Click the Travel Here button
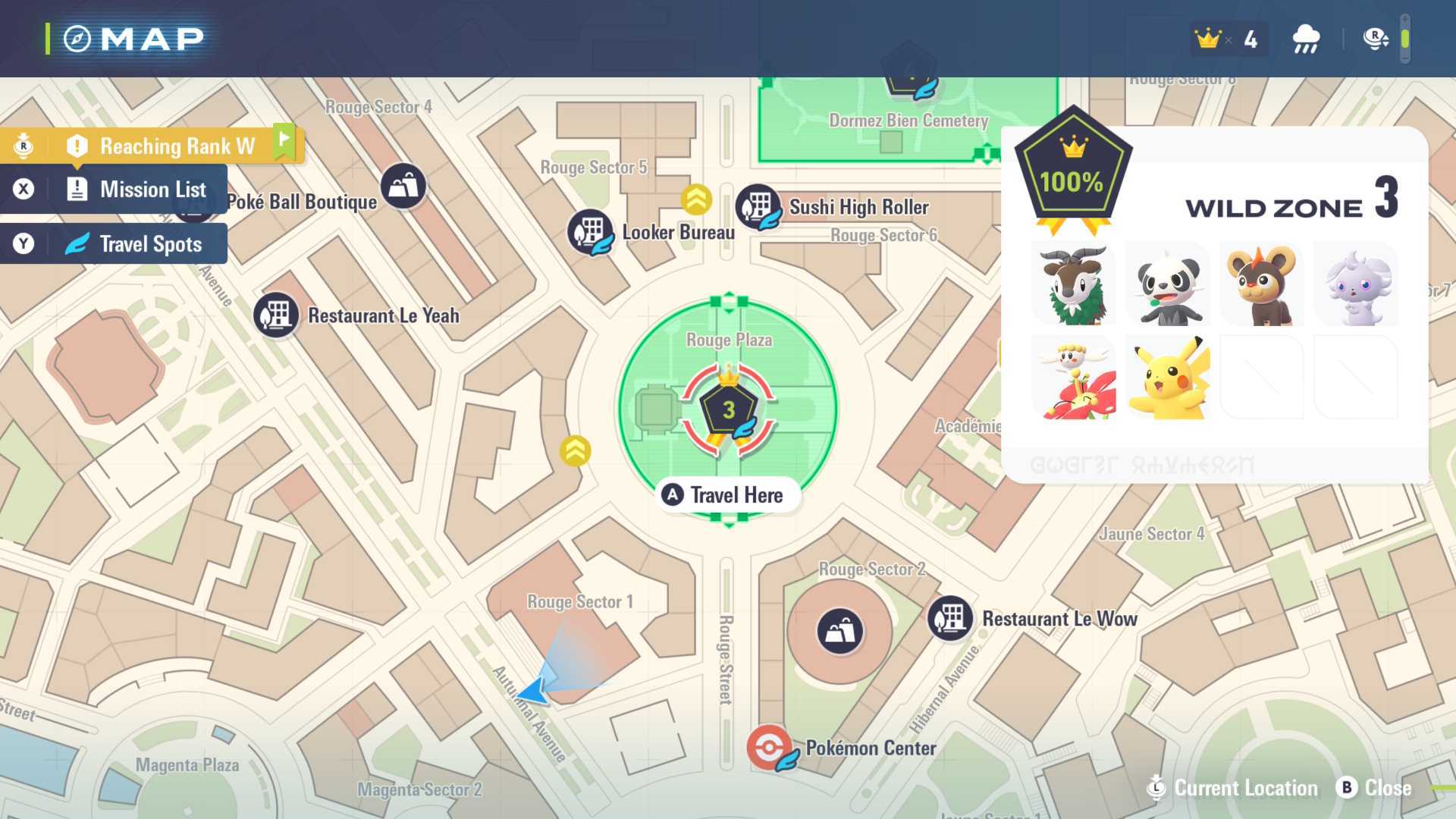The height and width of the screenshot is (819, 1456). coord(726,495)
